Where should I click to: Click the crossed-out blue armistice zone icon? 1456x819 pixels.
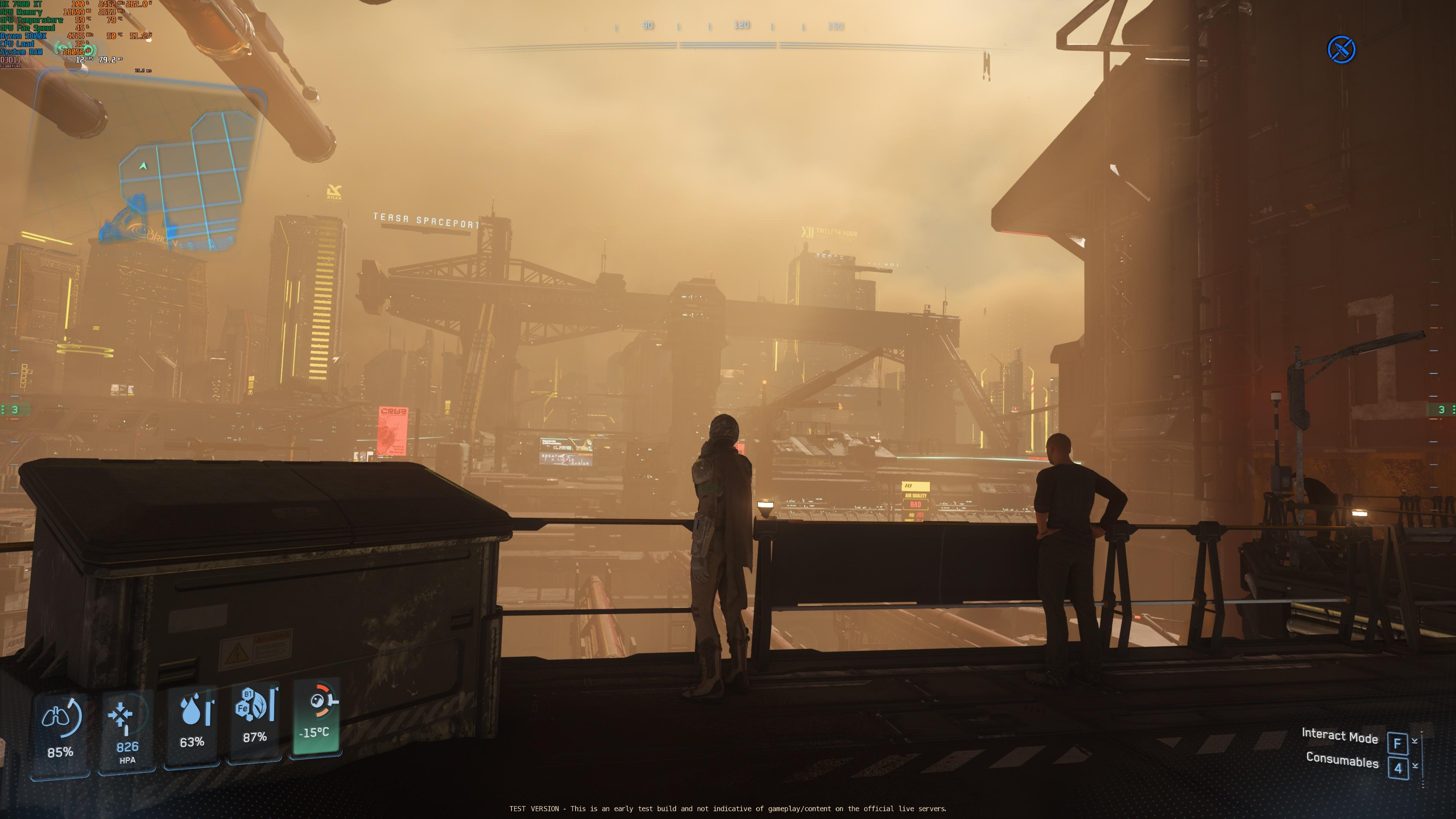(1341, 50)
